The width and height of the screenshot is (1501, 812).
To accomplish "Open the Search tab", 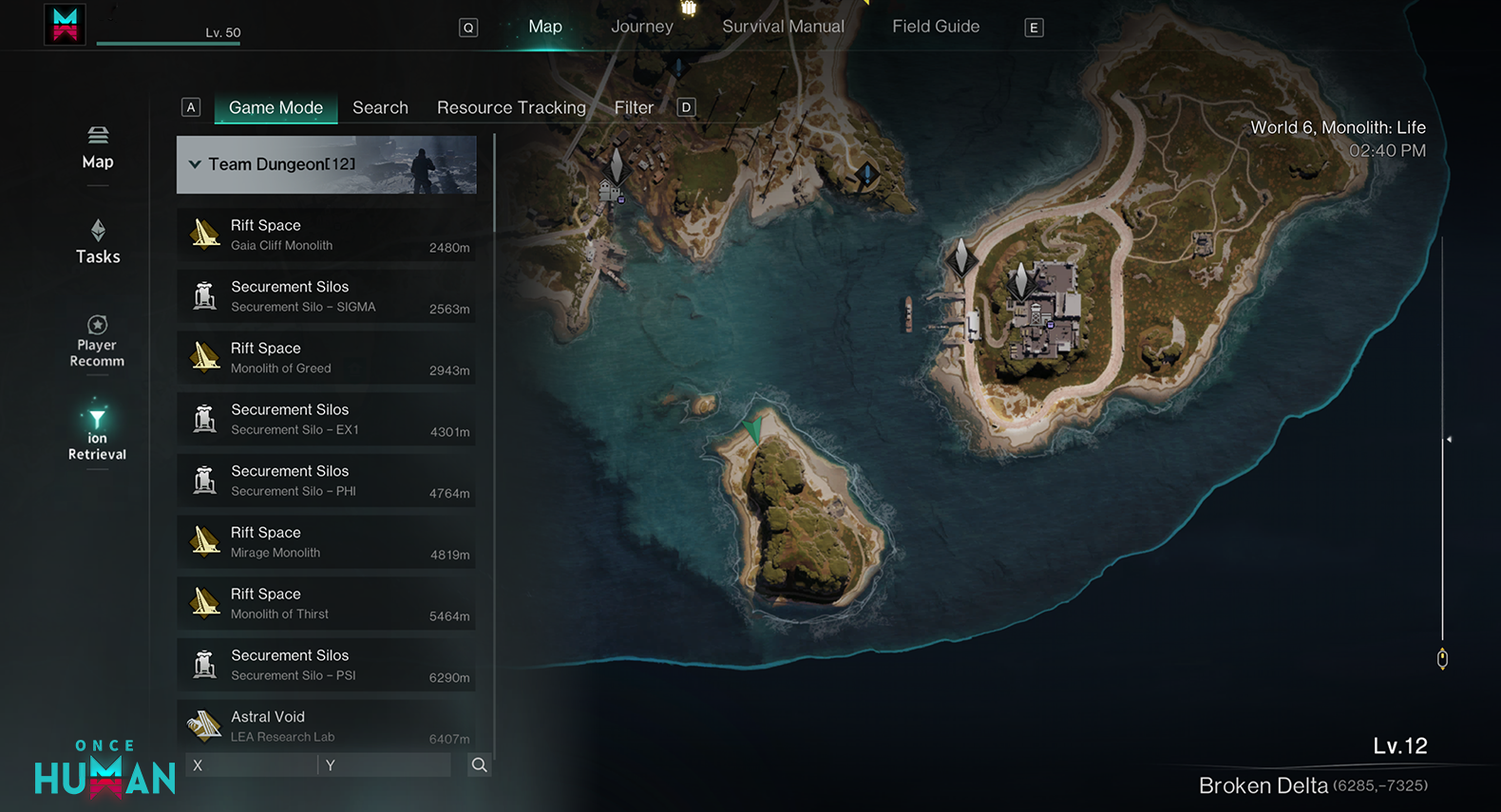I will [x=380, y=107].
